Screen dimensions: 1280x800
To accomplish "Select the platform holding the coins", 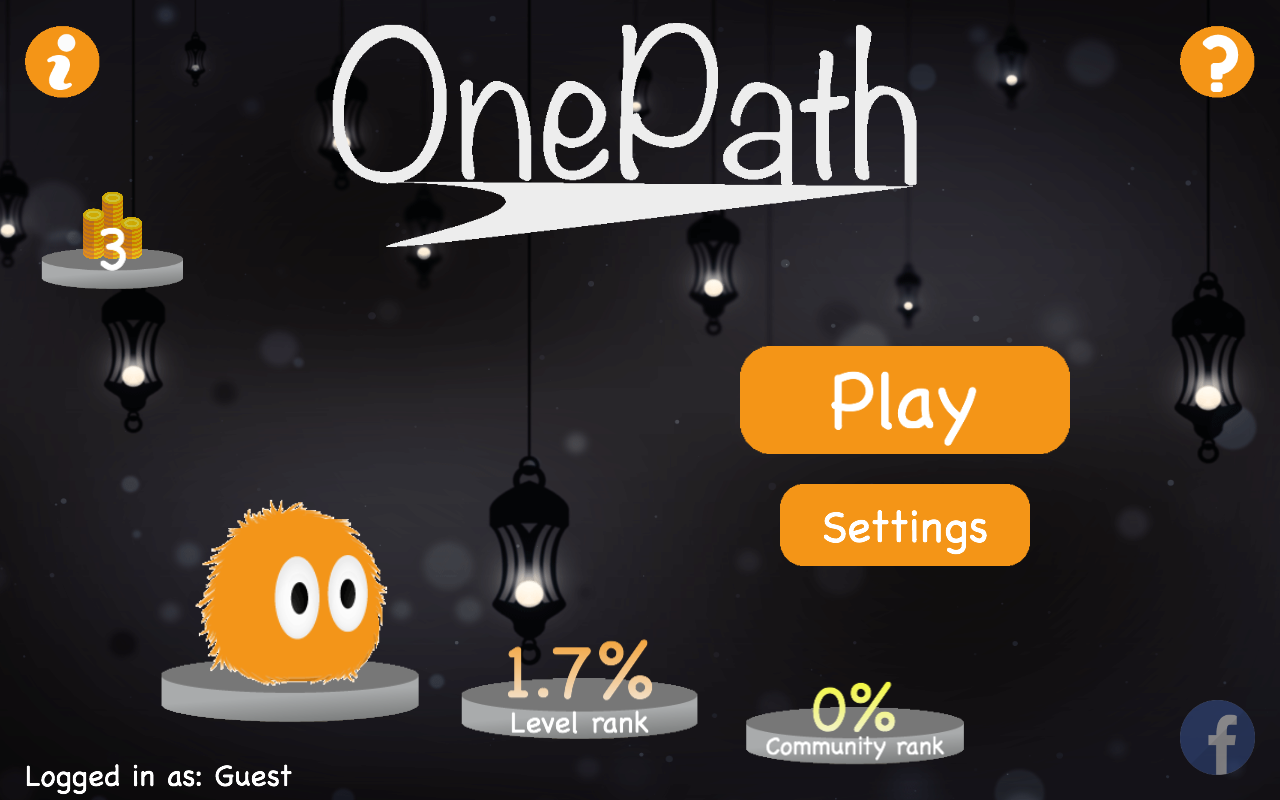I will pos(112,268).
